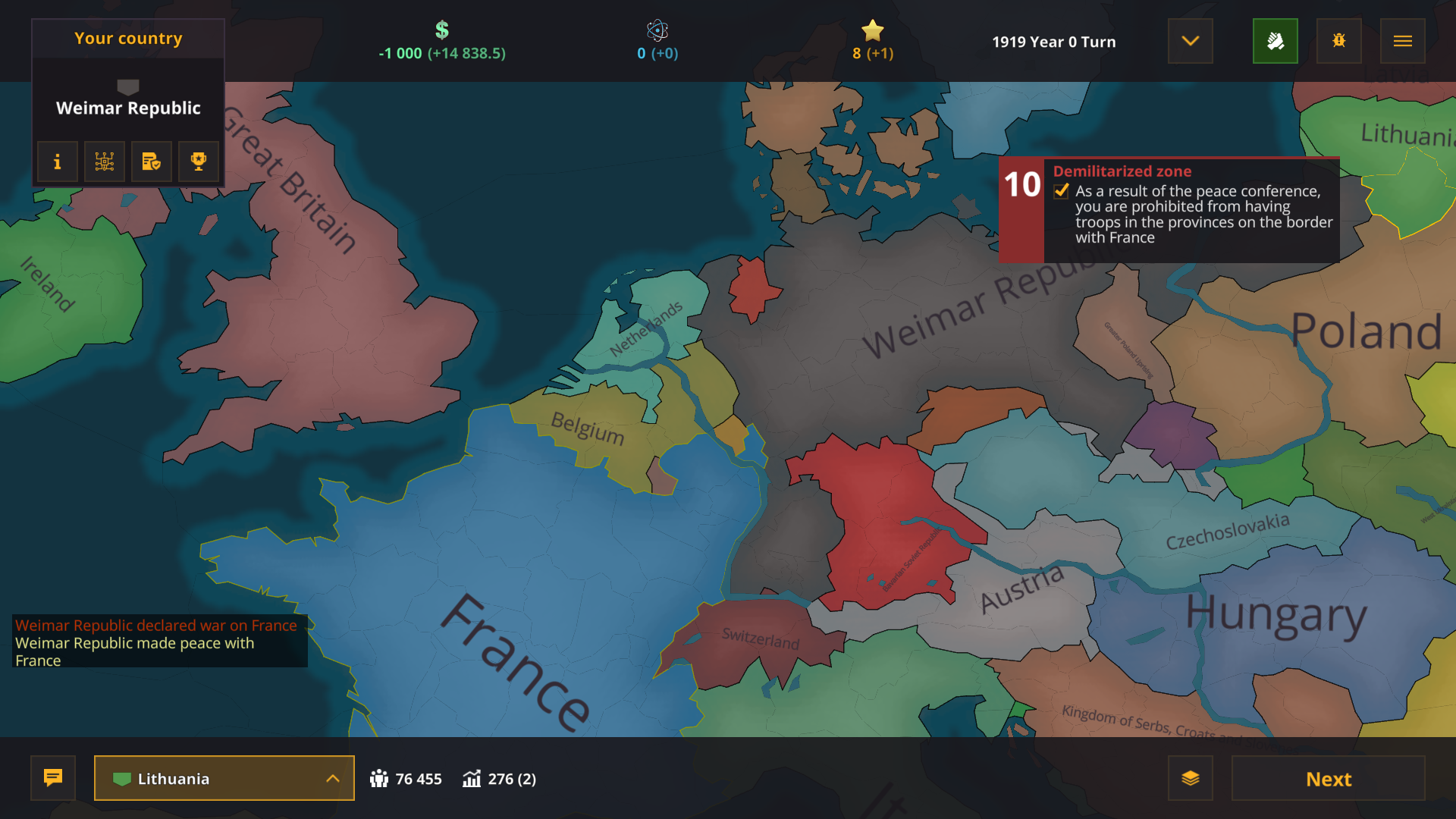Open the hamburger game menu
The image size is (1456, 819).
[x=1403, y=41]
